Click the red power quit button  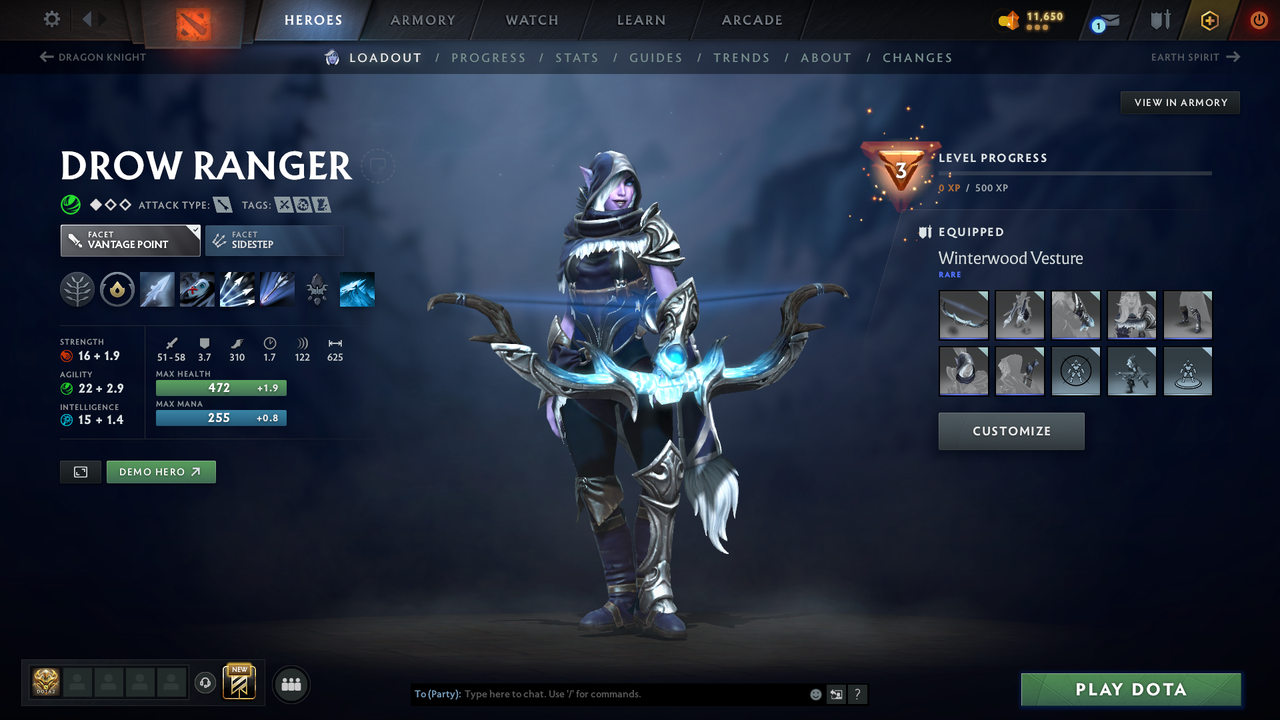(1258, 20)
